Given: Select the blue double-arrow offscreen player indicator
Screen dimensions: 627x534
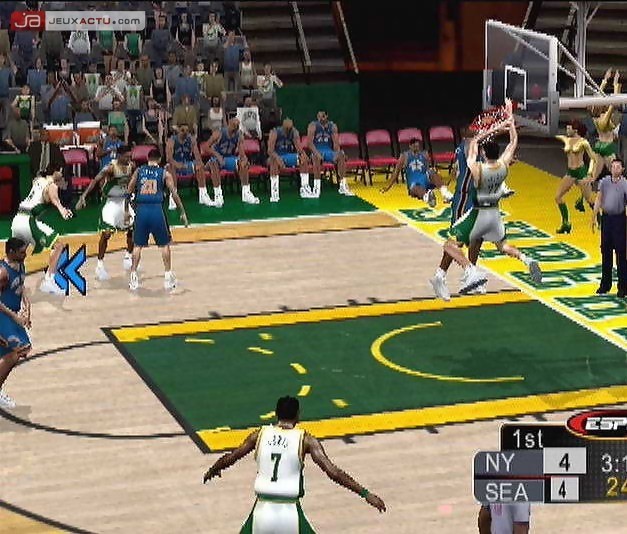Looking at the screenshot, I should (70, 270).
